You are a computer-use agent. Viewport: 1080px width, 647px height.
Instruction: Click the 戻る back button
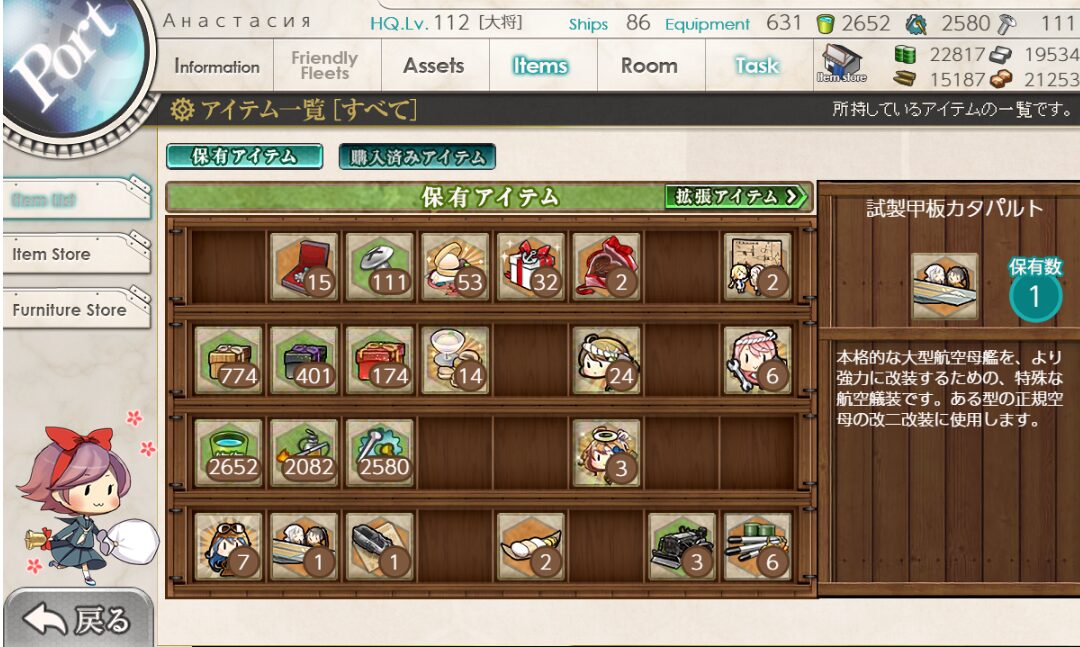point(78,620)
